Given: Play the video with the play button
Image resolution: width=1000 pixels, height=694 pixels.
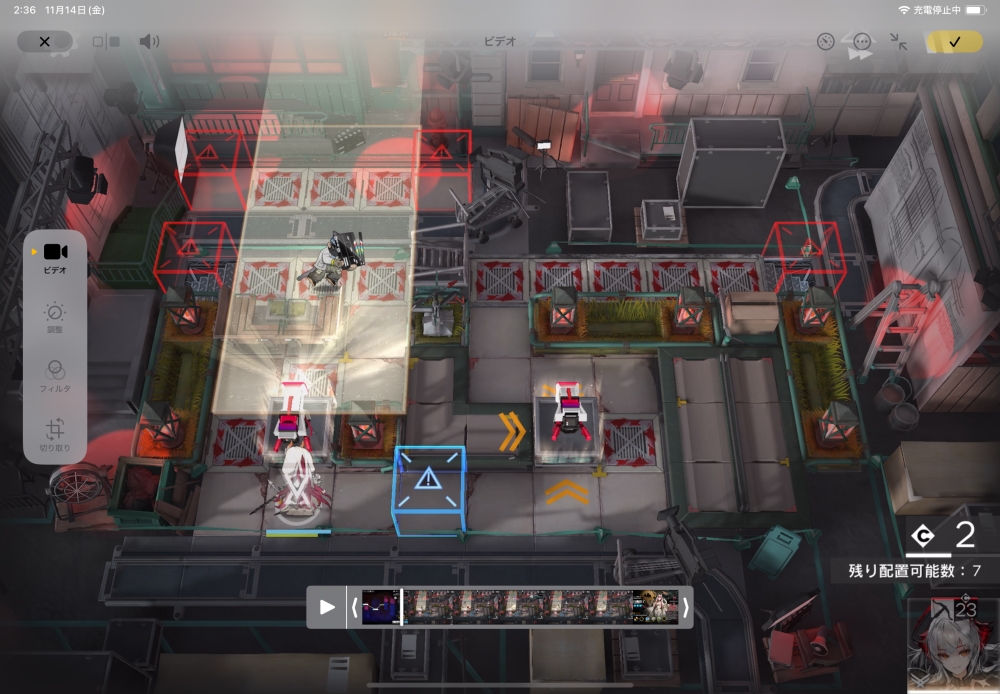Looking at the screenshot, I should coord(327,607).
